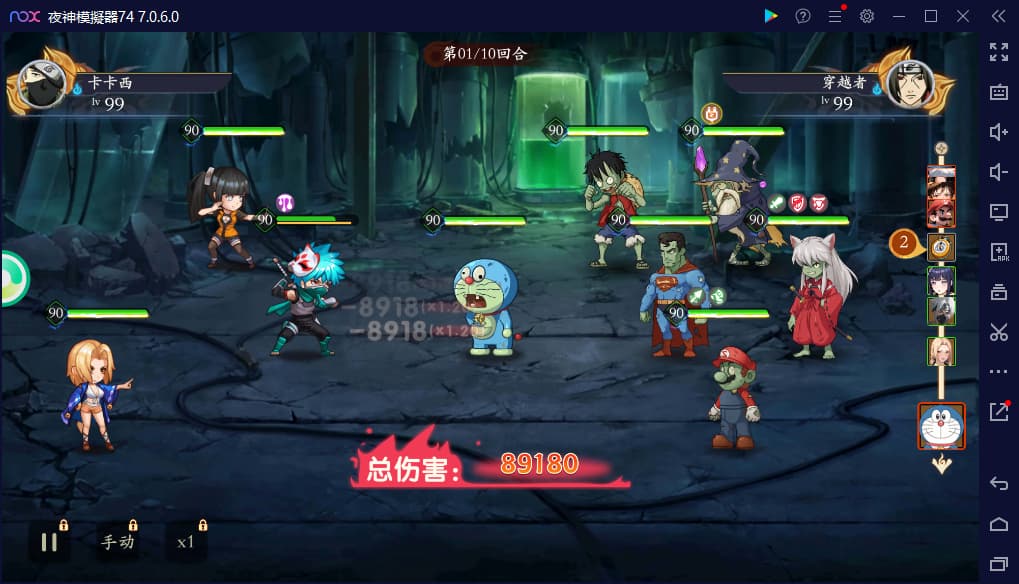Expand the arrow below the Doraemon portrait
The width and height of the screenshot is (1019, 584).
click(941, 464)
